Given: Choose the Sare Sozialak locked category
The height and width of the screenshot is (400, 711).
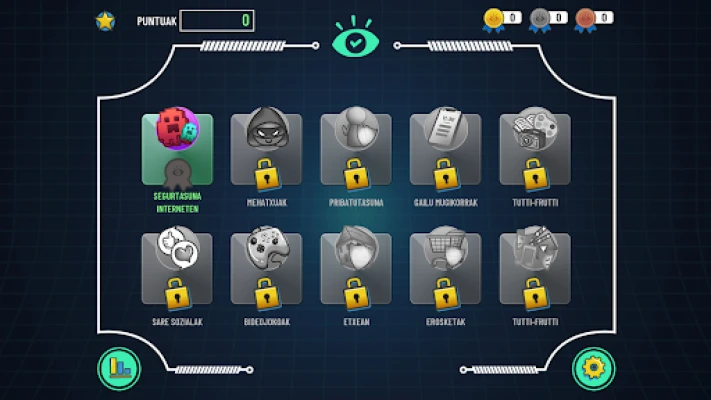Looking at the screenshot, I should 177,269.
